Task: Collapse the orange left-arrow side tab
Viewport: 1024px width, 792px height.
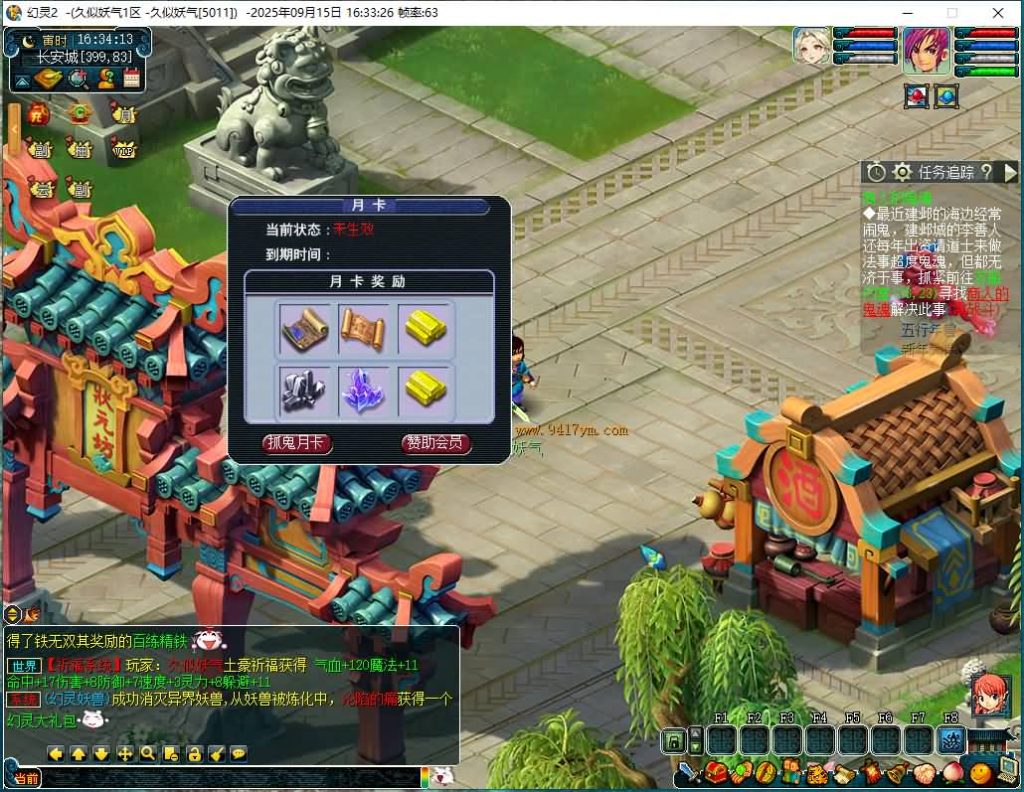Action: click(x=14, y=127)
